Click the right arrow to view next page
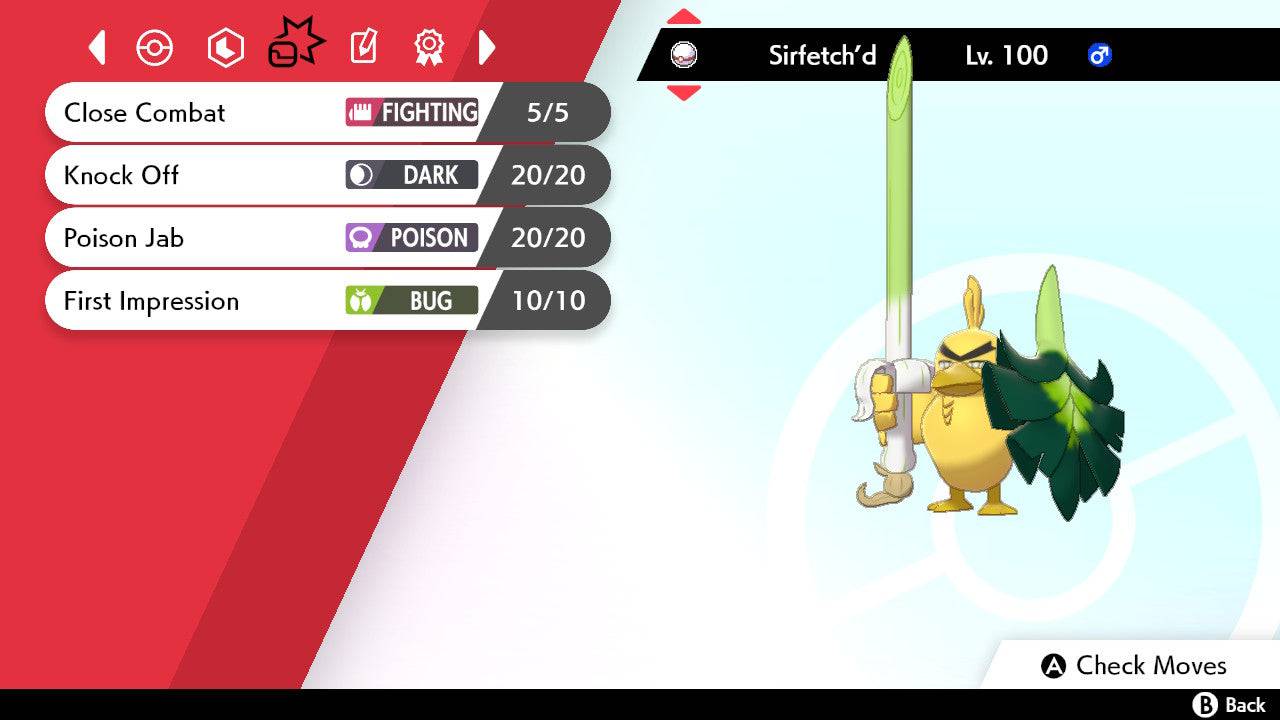Screen dimensions: 1280x720 (489, 46)
